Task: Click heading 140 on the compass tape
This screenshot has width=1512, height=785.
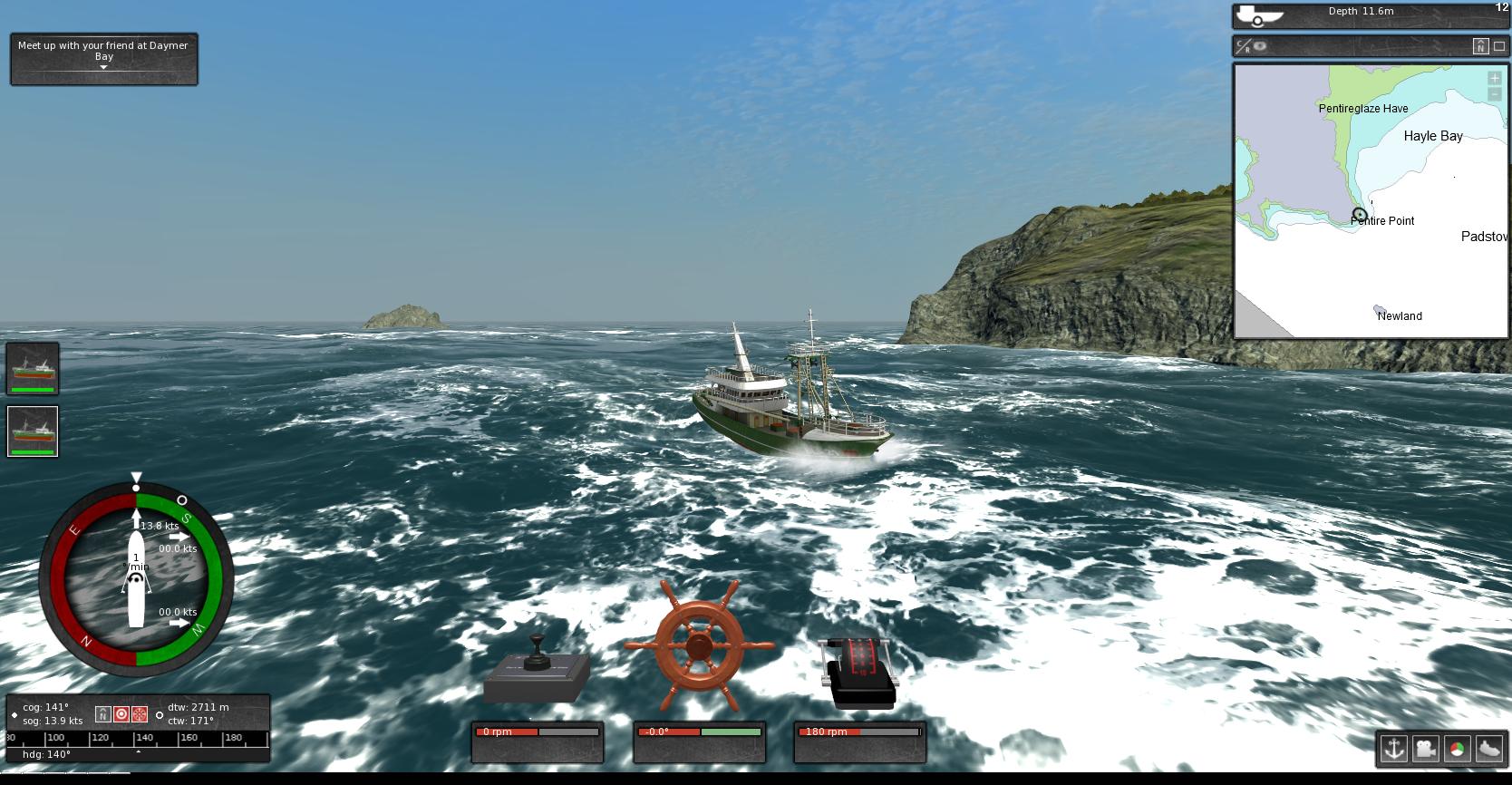Action: (x=145, y=738)
